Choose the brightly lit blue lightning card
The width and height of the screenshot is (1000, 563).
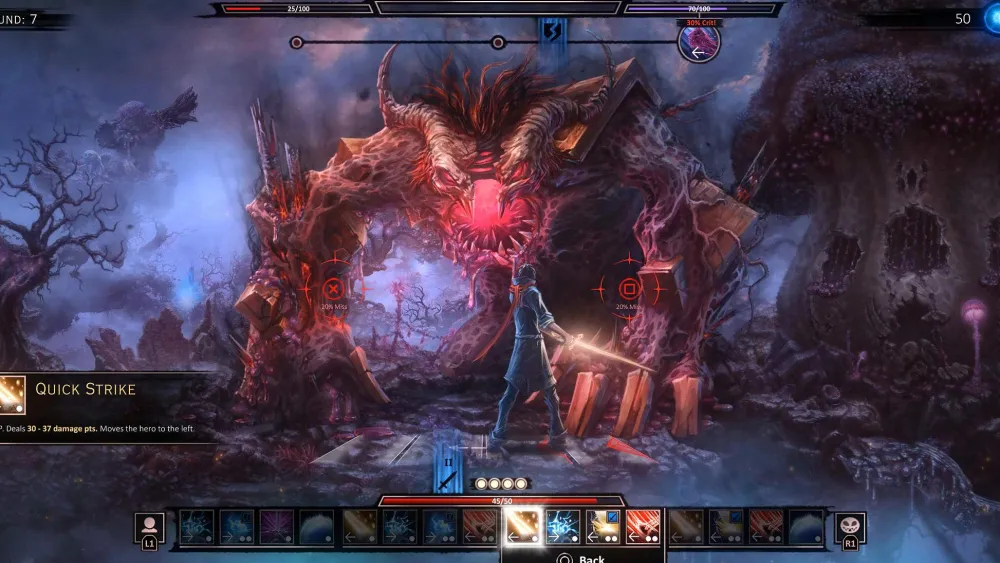coord(563,526)
